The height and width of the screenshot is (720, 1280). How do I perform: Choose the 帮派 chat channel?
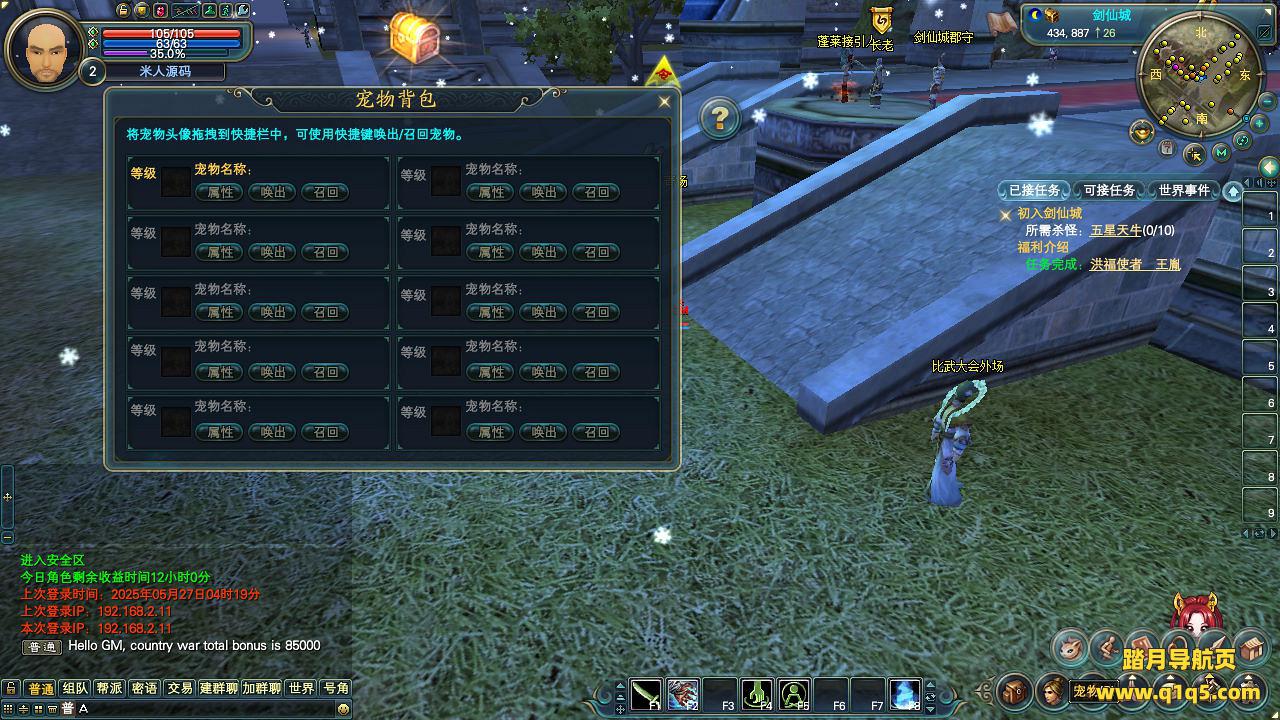click(x=109, y=688)
